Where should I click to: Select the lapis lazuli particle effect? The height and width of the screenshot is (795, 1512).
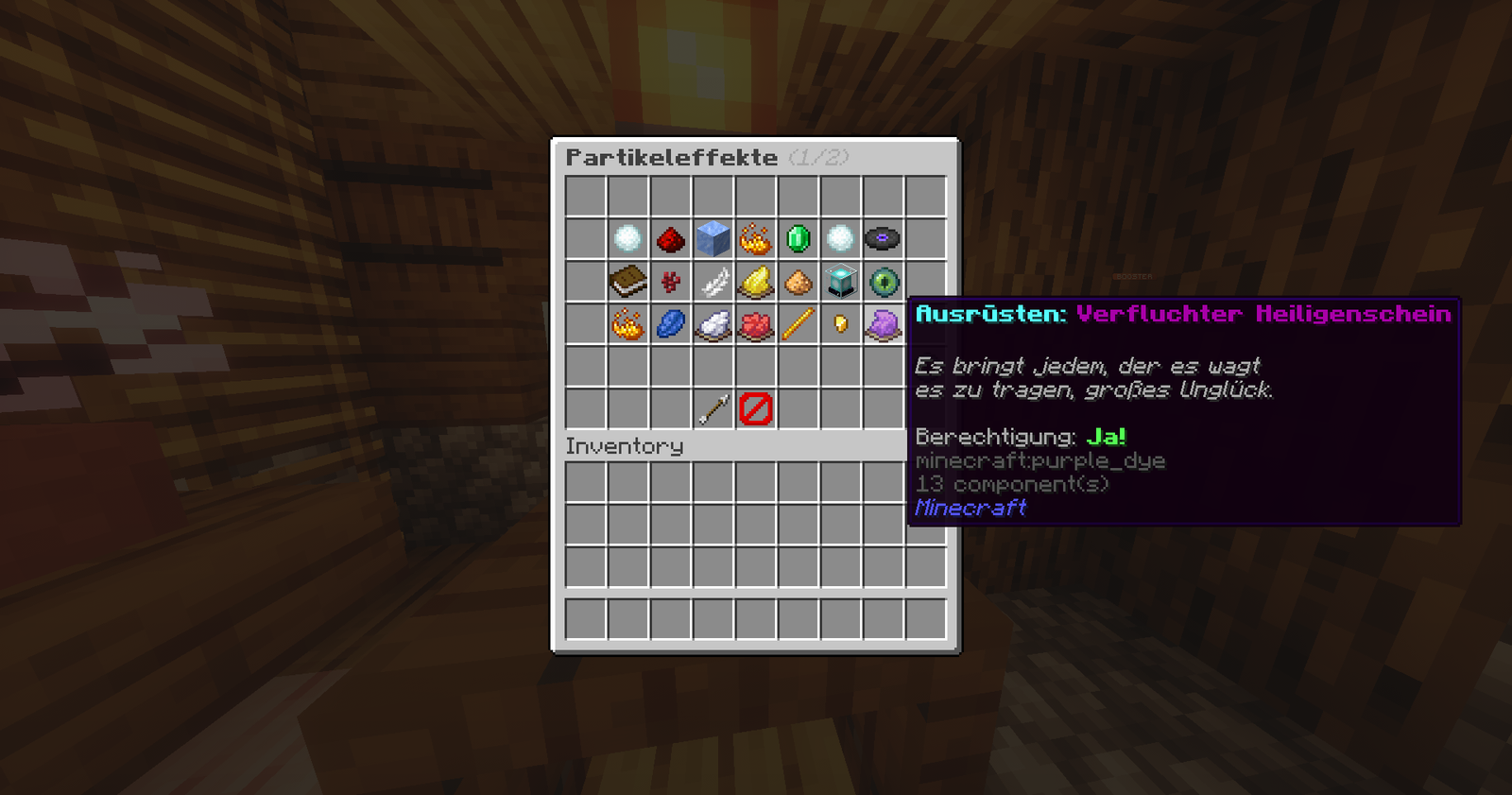pos(669,324)
